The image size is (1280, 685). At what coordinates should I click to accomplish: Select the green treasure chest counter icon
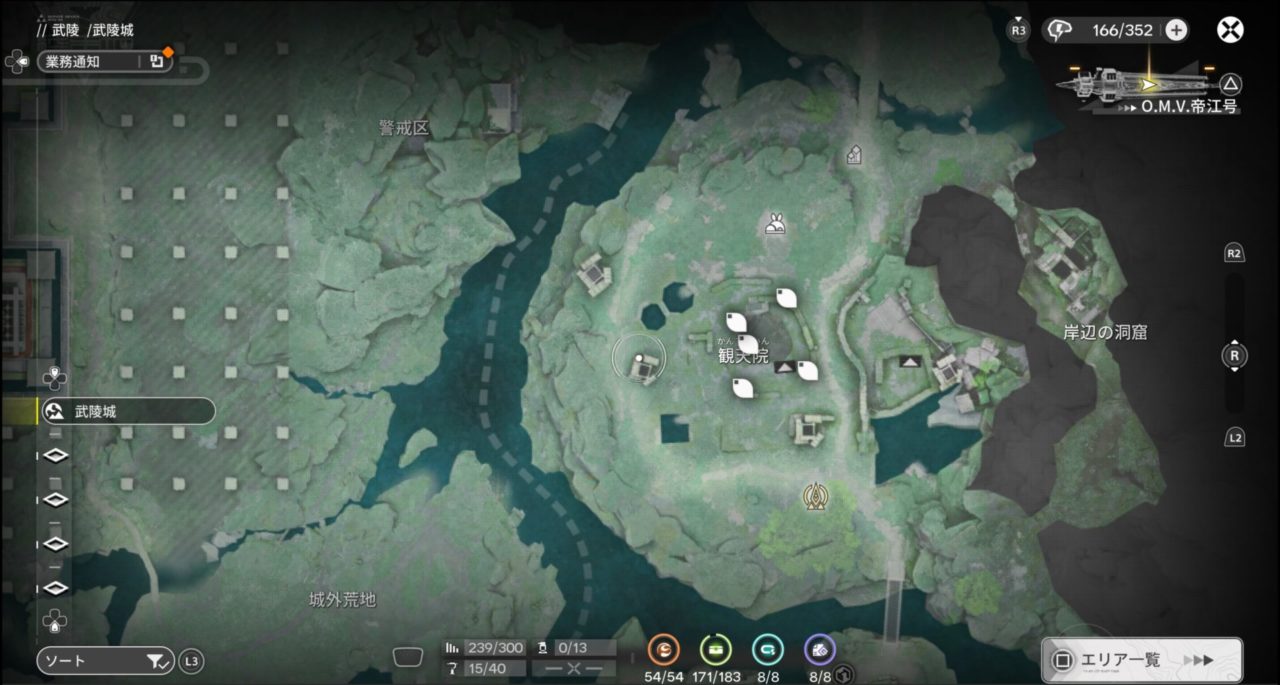point(715,650)
